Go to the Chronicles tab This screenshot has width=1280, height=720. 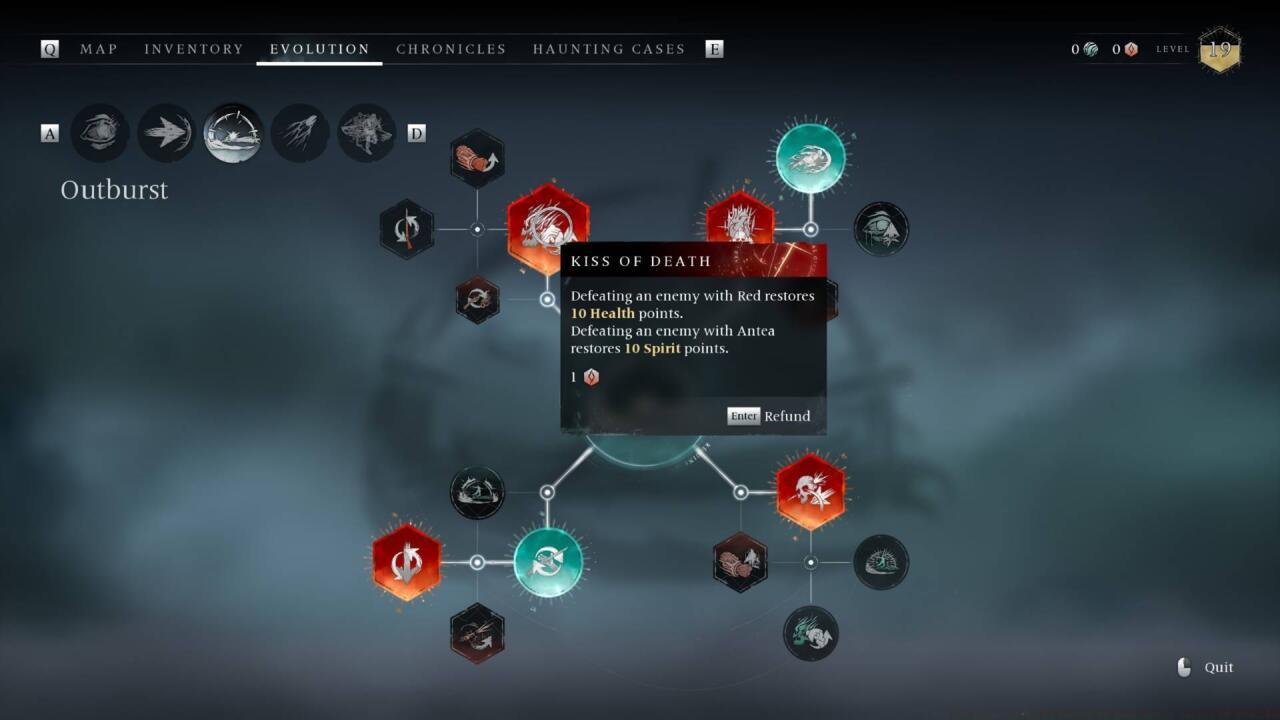[451, 49]
